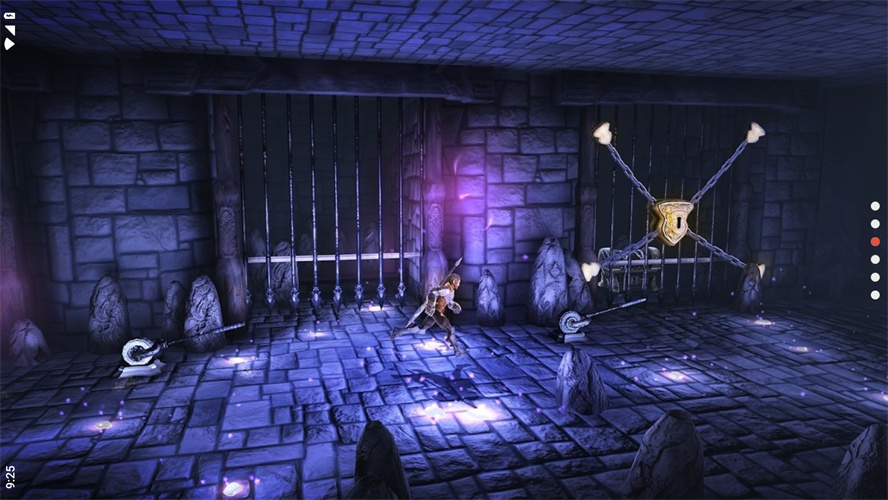Jump to the first page indicator dot
Viewport: 888px width, 500px height.
[x=875, y=207]
